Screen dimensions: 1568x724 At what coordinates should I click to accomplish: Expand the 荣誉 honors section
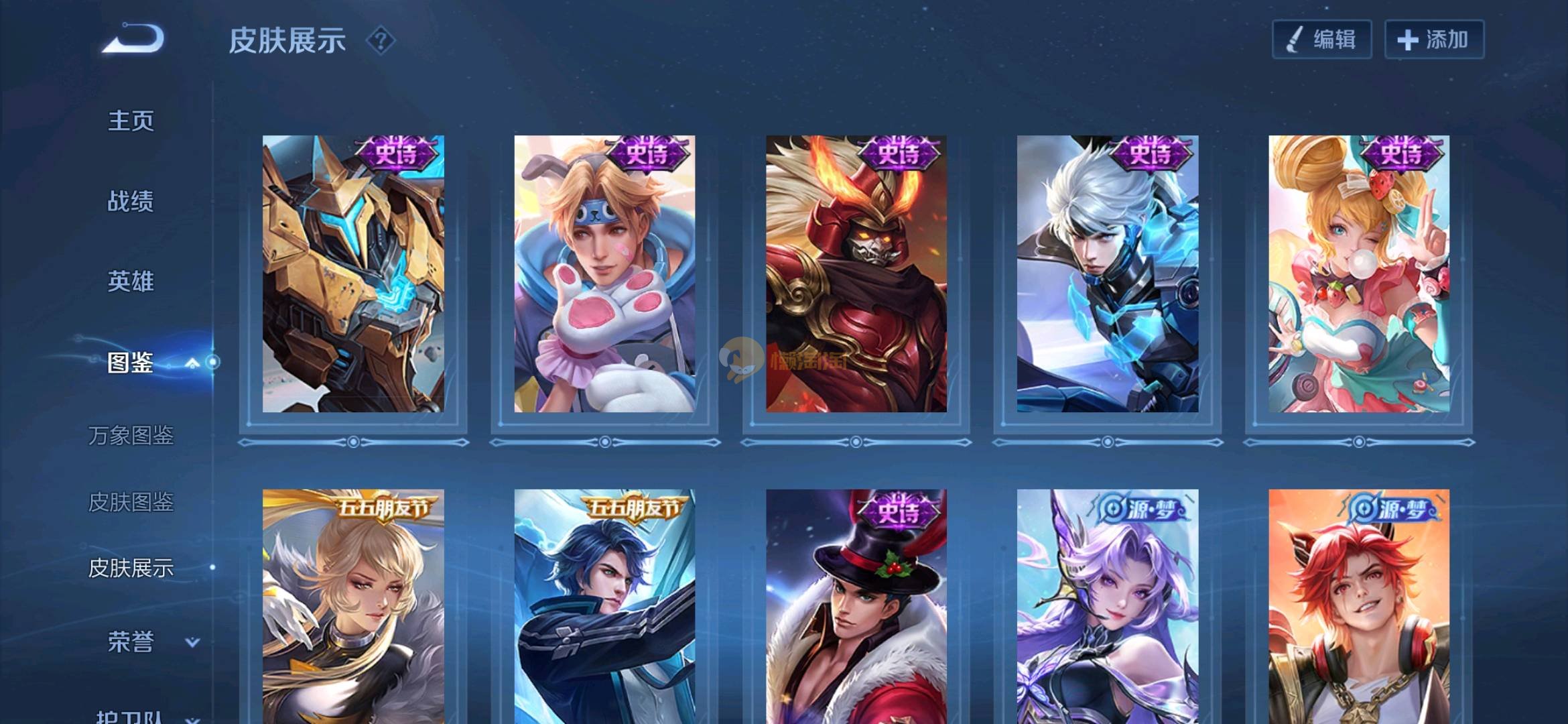click(192, 642)
